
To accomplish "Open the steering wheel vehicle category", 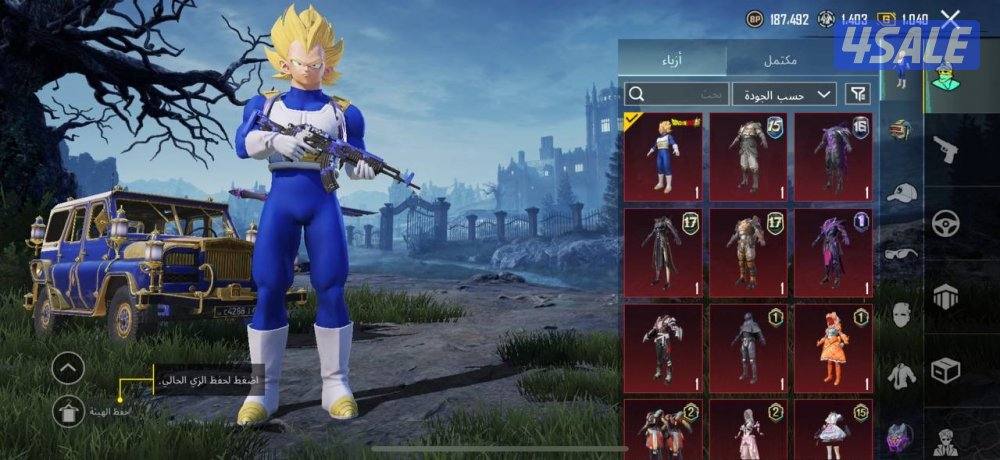I will [945, 222].
